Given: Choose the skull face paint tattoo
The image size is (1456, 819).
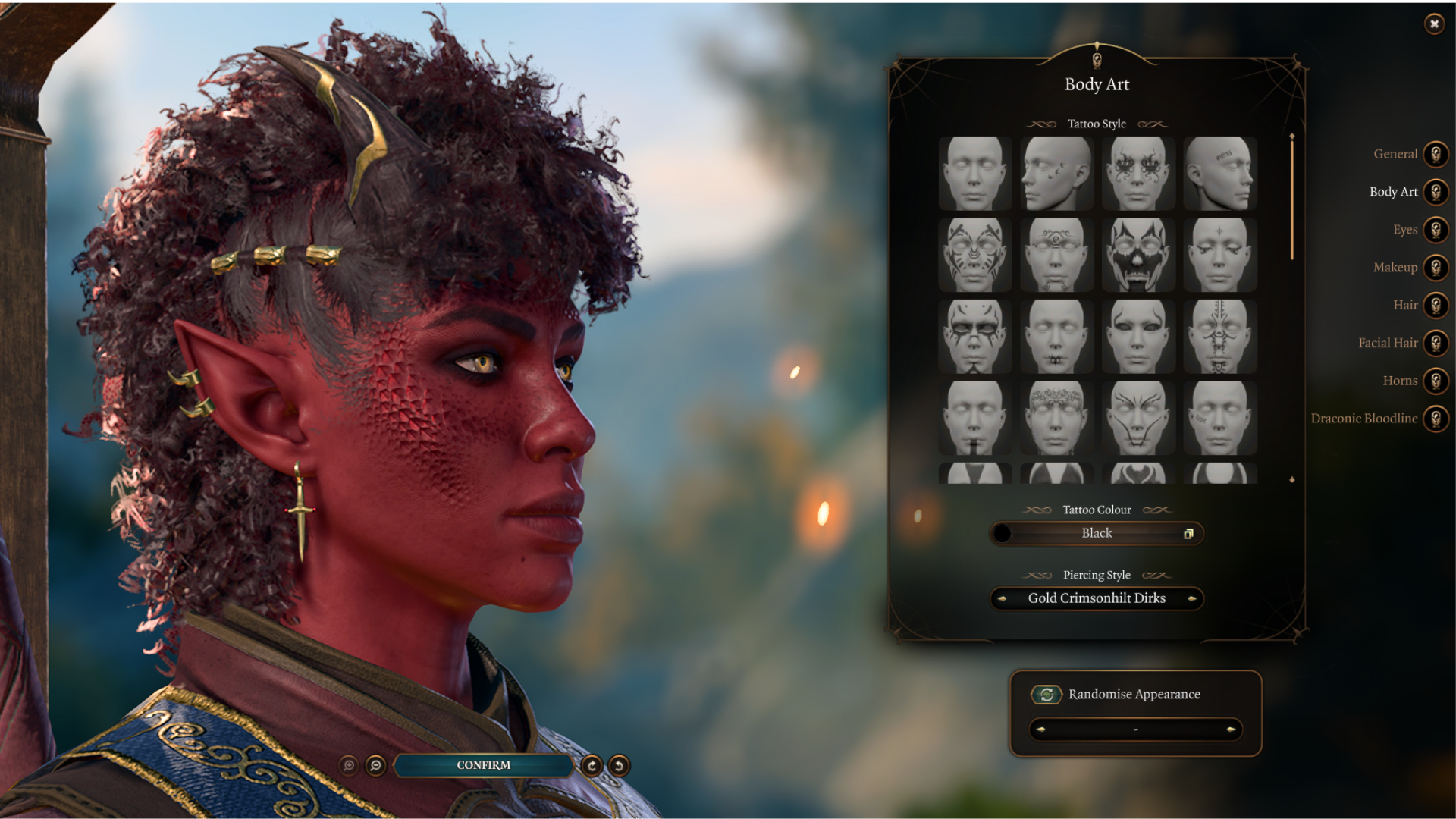Looking at the screenshot, I should point(1137,255).
